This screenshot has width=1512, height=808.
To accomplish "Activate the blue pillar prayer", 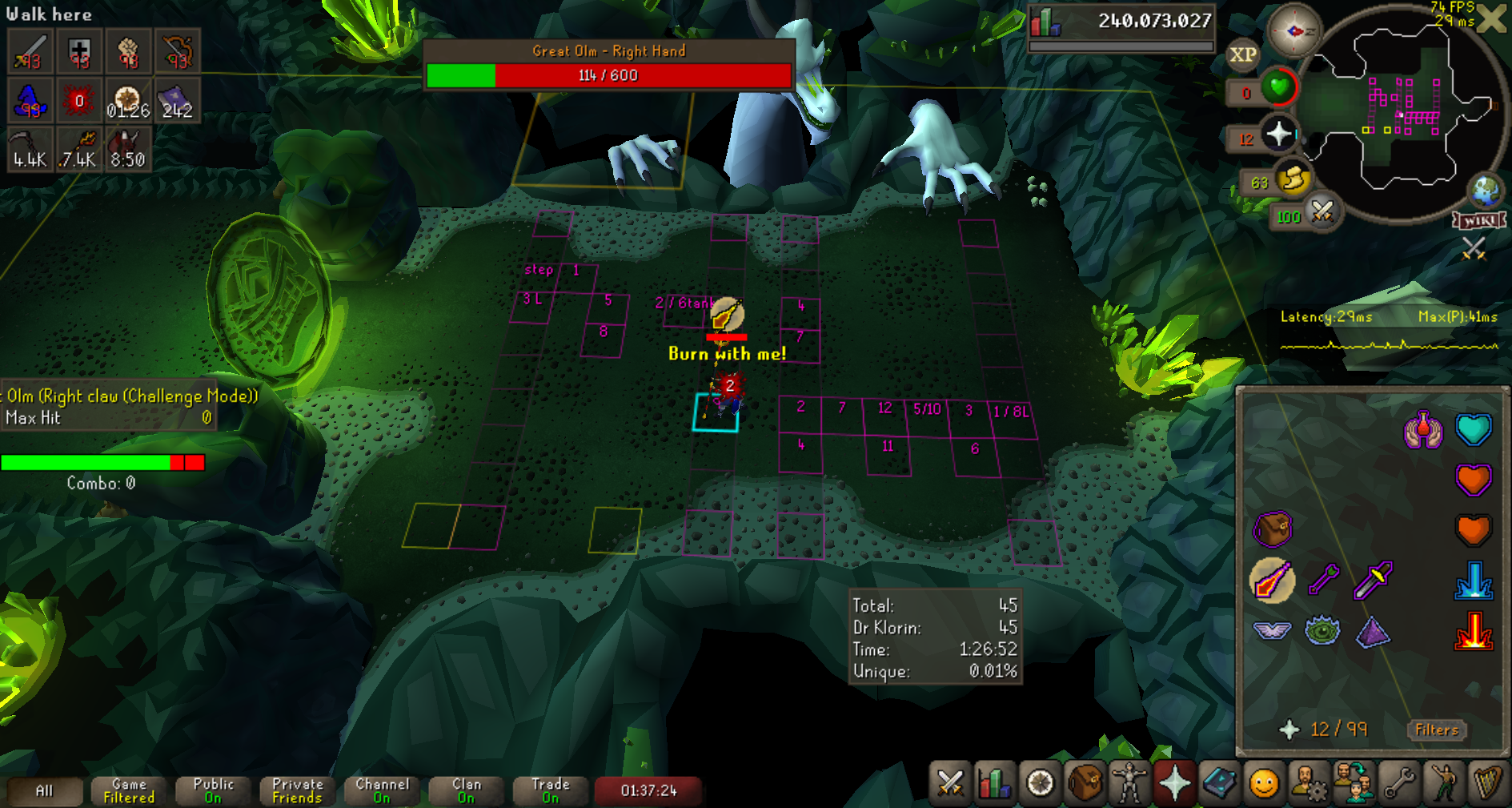I will click(x=1473, y=580).
